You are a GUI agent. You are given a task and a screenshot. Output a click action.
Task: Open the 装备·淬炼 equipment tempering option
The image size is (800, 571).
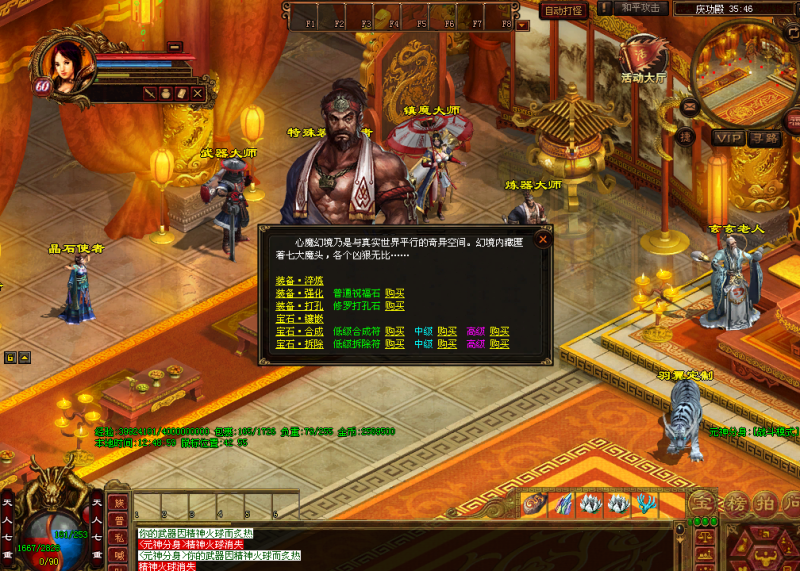point(298,282)
